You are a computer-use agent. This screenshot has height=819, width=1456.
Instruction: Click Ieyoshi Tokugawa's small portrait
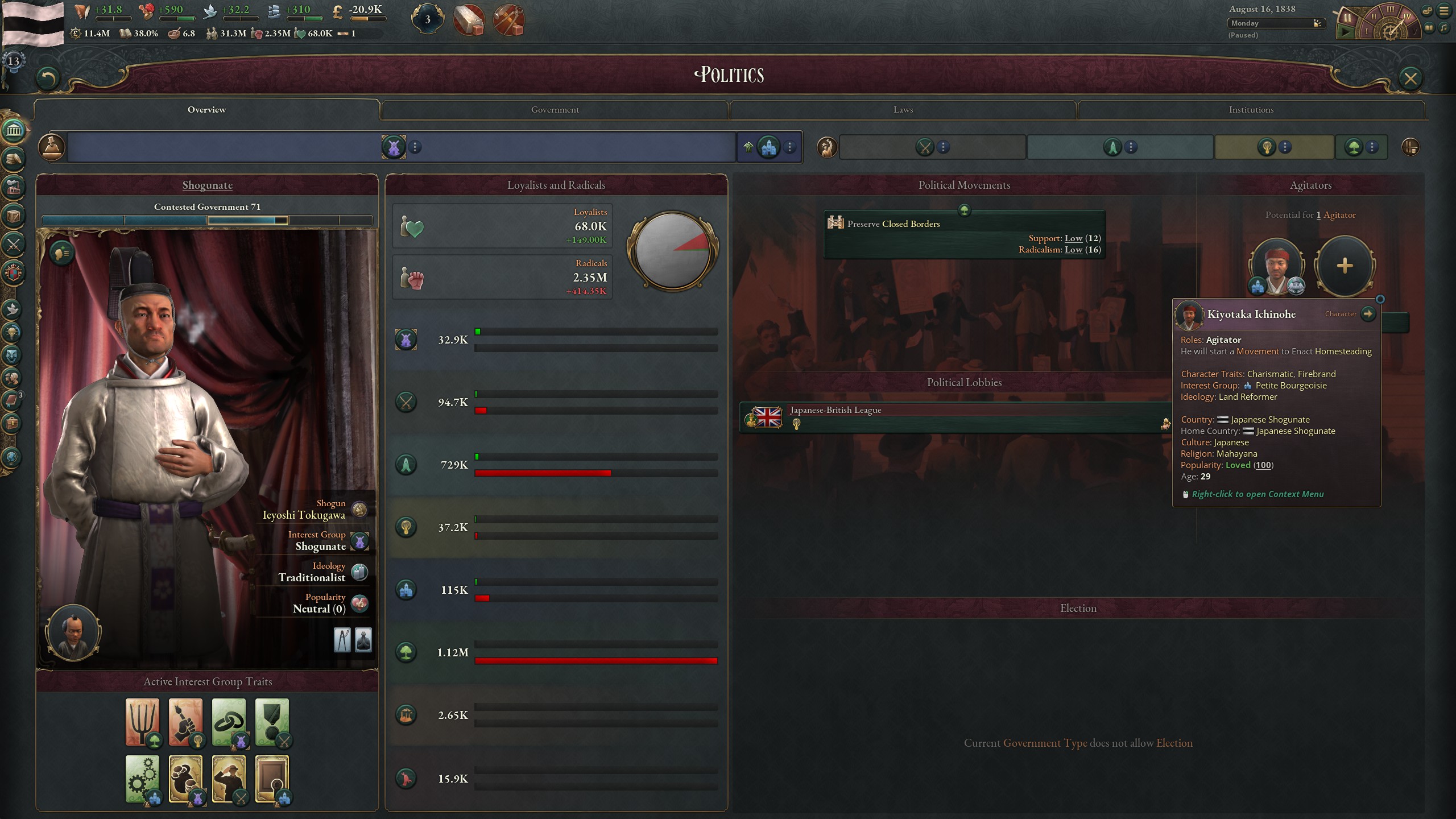pos(74,632)
